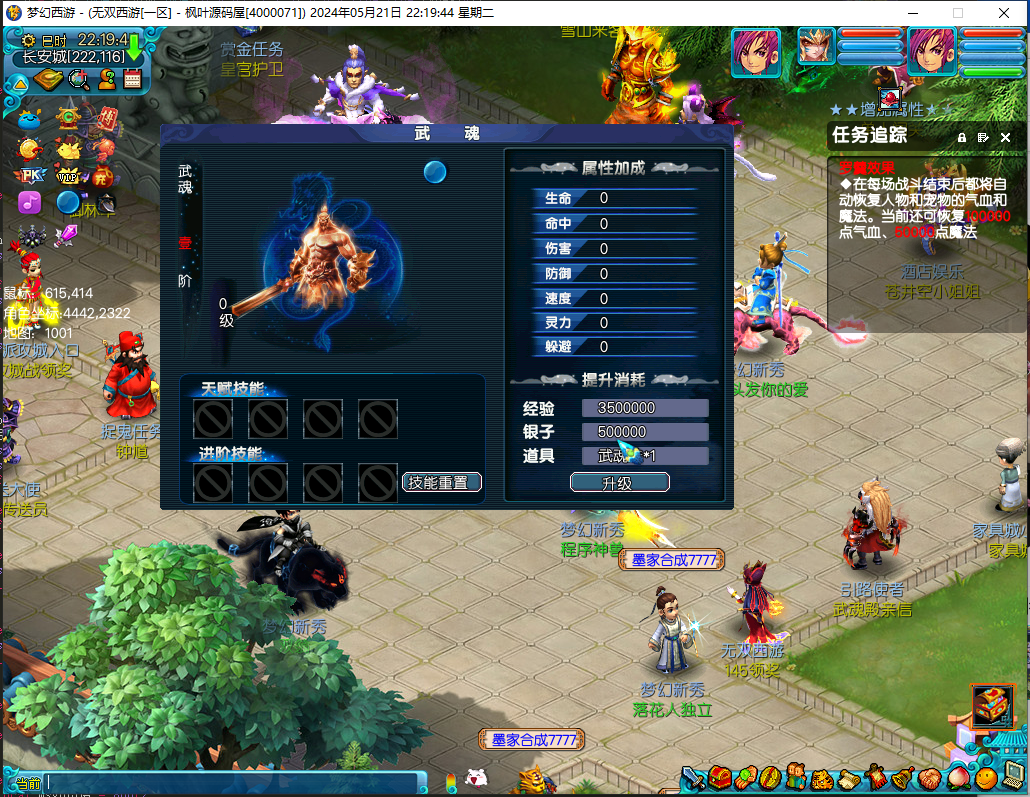1030x797 pixels.
Task: Open the map search magnifier icon
Action: coord(78,80)
